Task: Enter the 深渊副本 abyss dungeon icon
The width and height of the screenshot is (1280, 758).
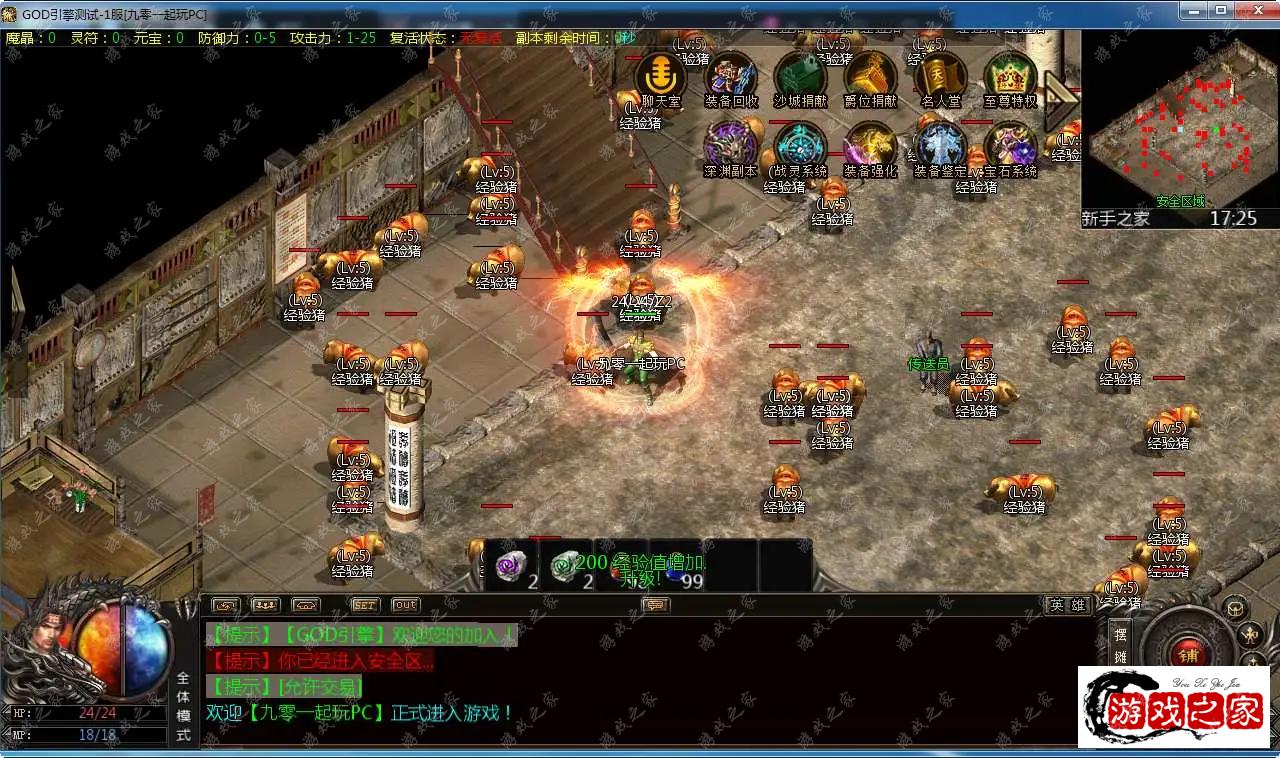Action: 731,146
